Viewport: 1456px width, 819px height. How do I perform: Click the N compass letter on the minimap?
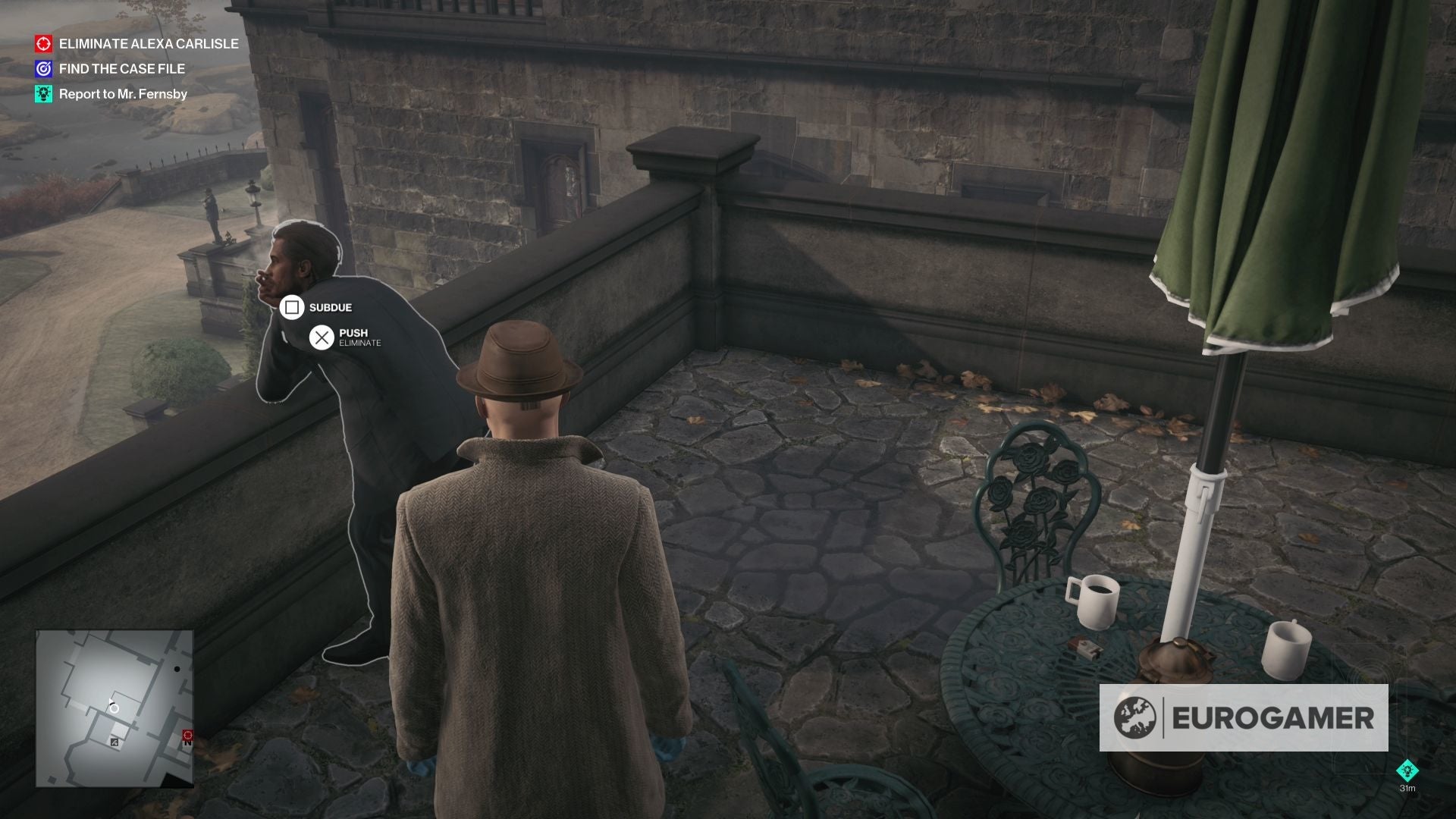pyautogui.click(x=189, y=743)
